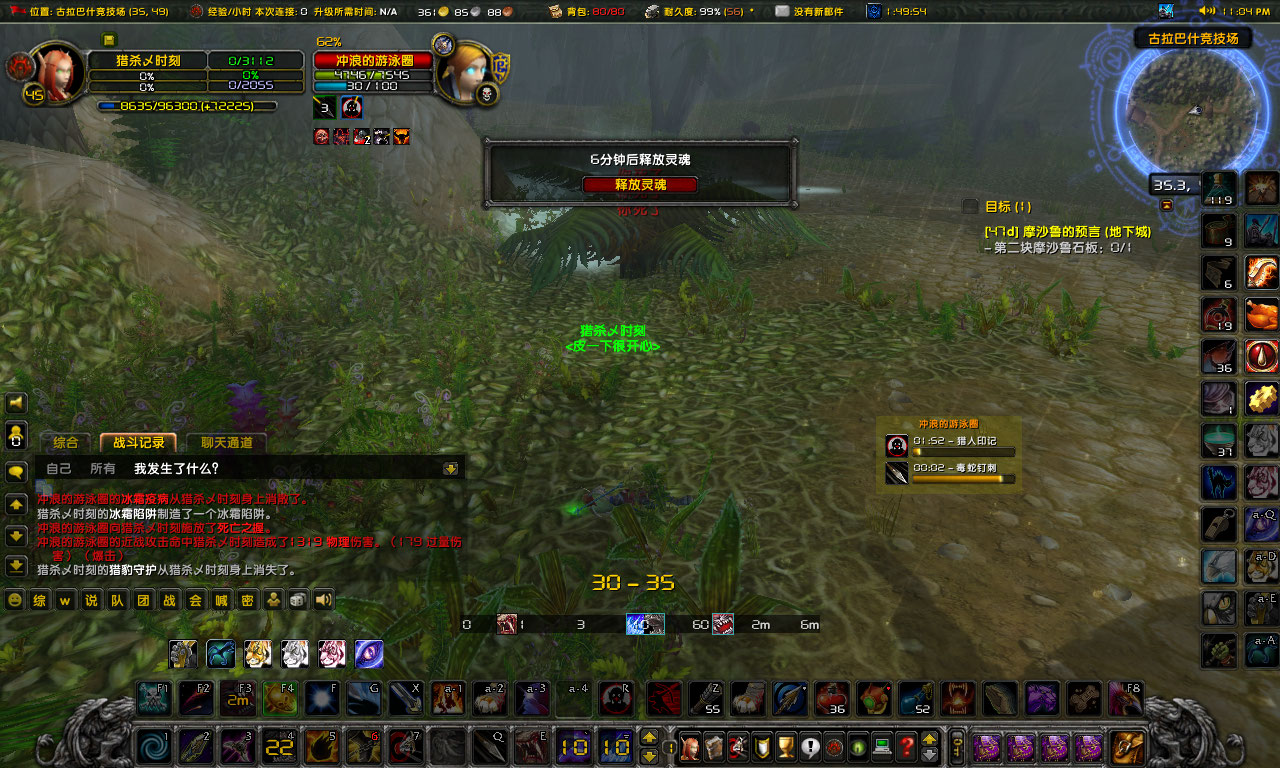Click the red question mark help icon
1280x768 pixels.
(904, 745)
